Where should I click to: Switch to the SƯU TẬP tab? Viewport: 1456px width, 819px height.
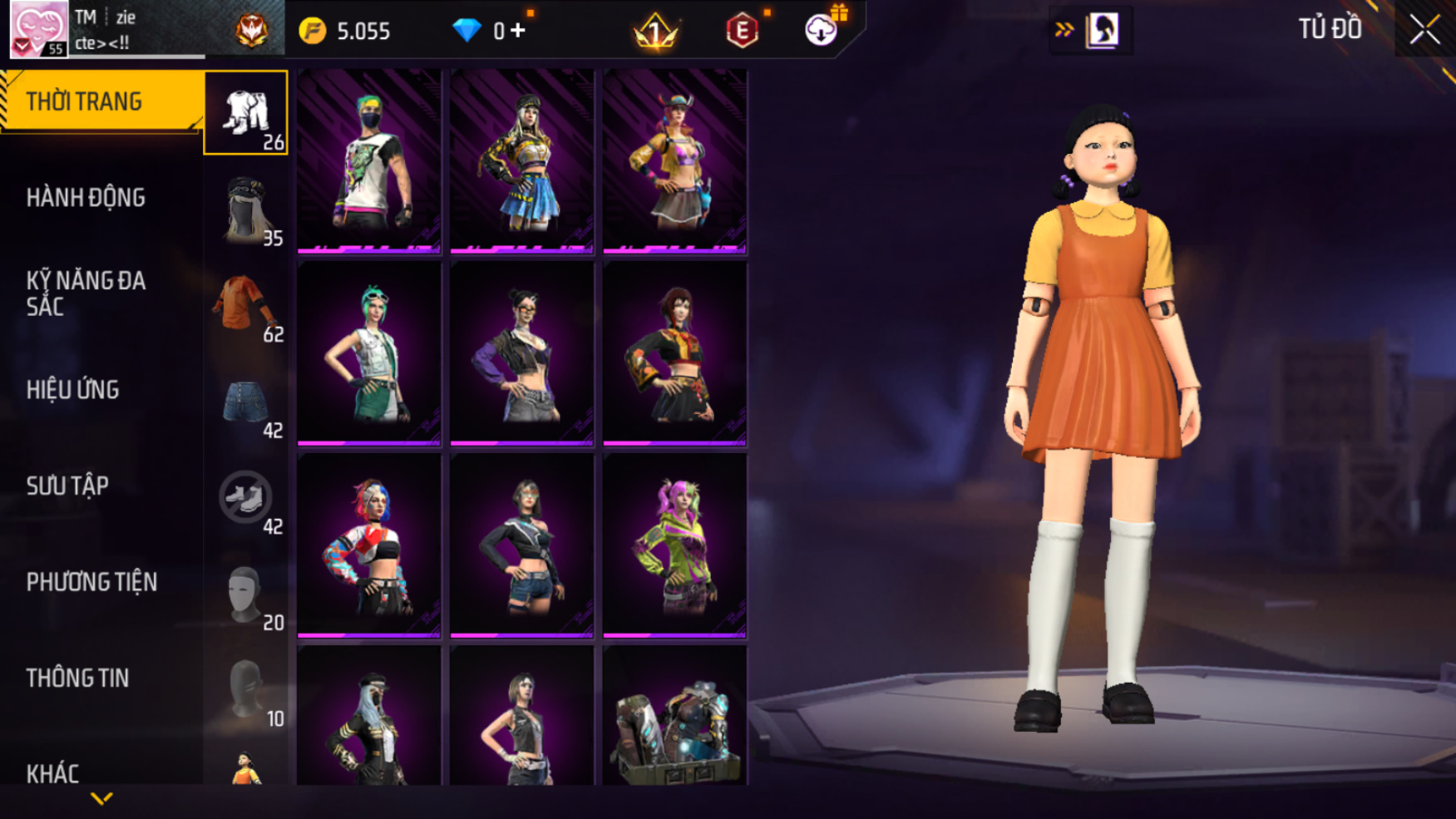67,486
